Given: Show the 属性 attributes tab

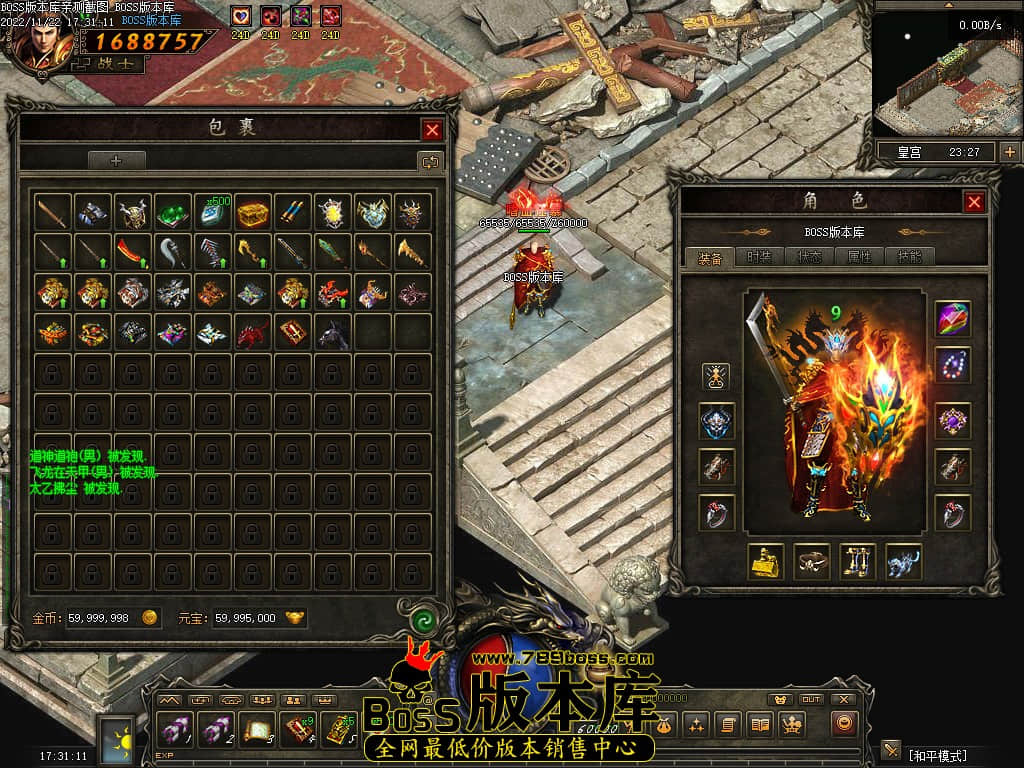Looking at the screenshot, I should (859, 257).
